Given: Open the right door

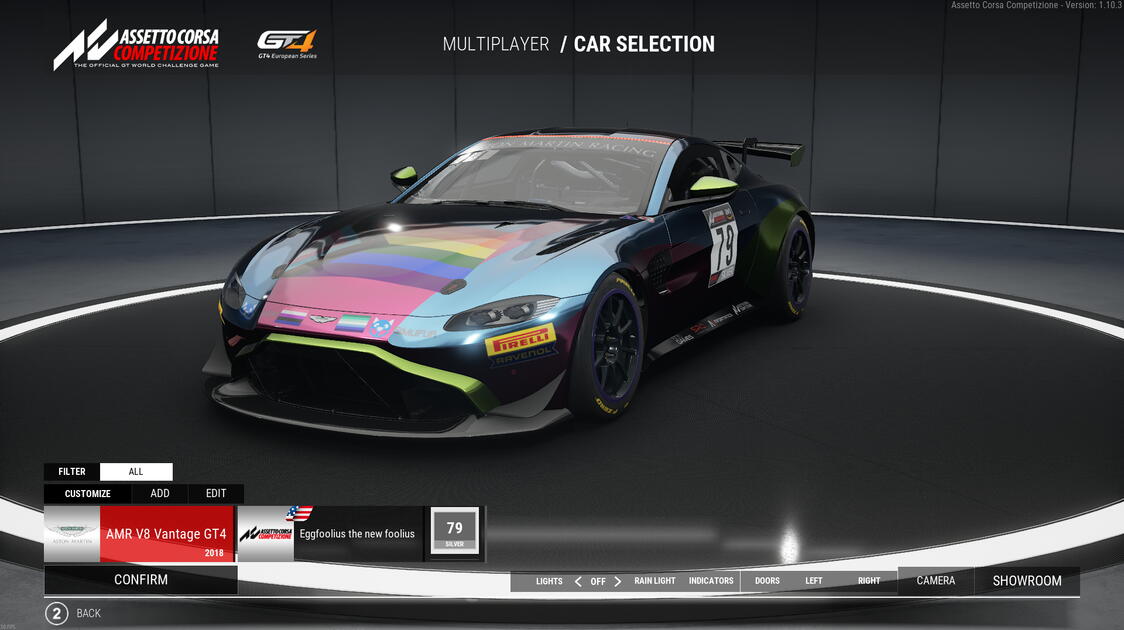Looking at the screenshot, I should 869,581.
